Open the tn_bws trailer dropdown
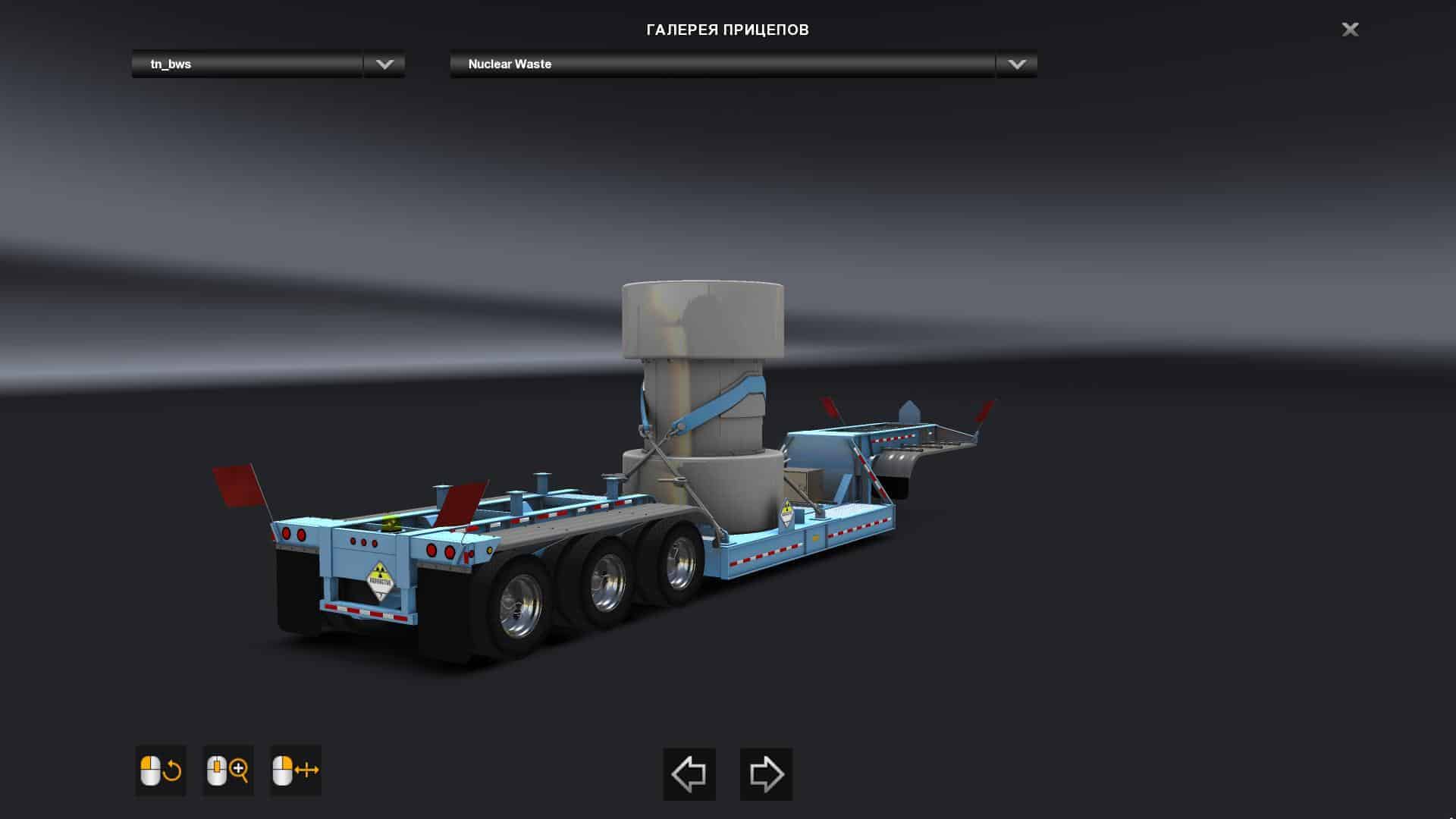Viewport: 1456px width, 819px height. pyautogui.click(x=384, y=64)
